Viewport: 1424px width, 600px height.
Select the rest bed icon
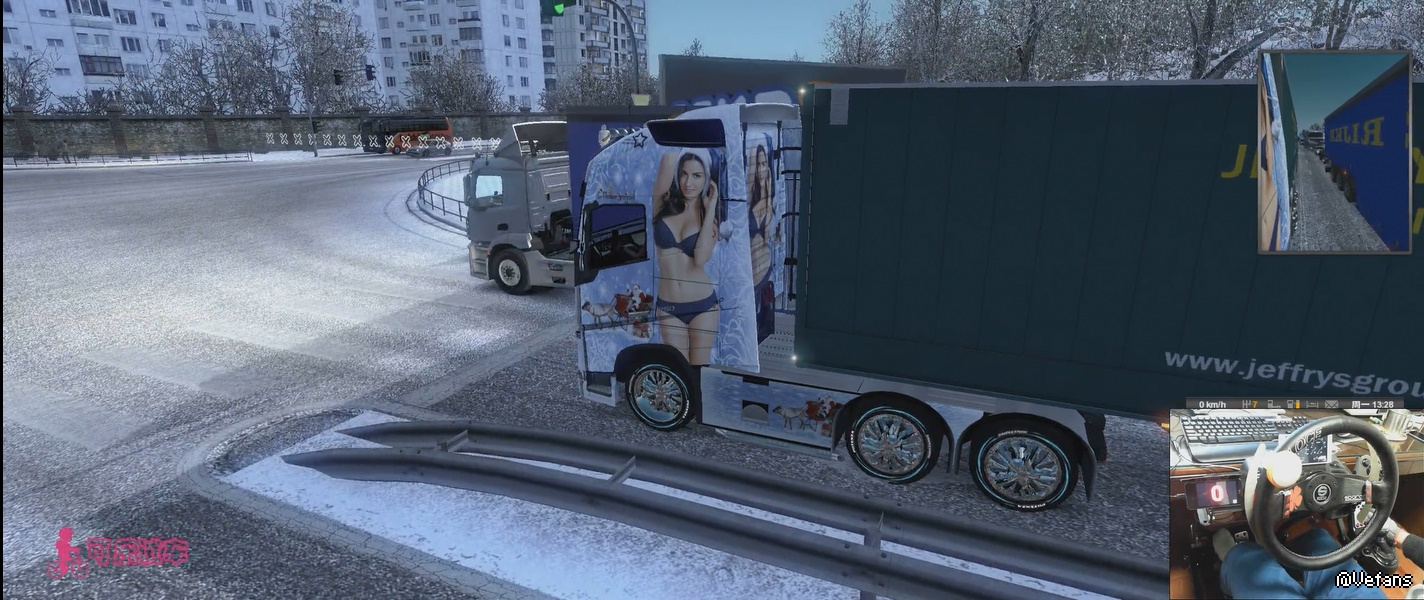[x=1312, y=405]
